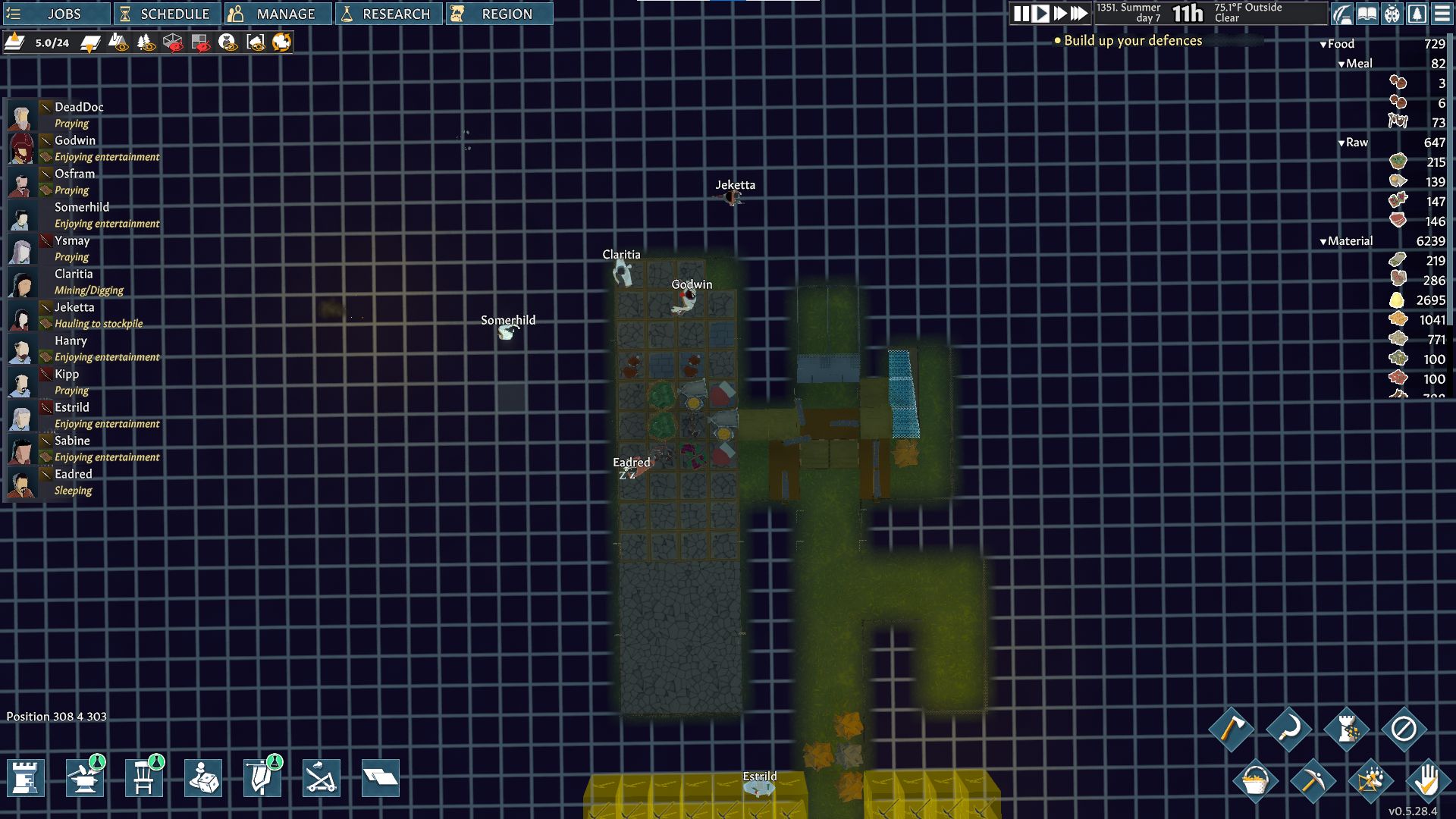Open the RESEARCH menu
Image resolution: width=1456 pixels, height=819 pixels.
[390, 13]
